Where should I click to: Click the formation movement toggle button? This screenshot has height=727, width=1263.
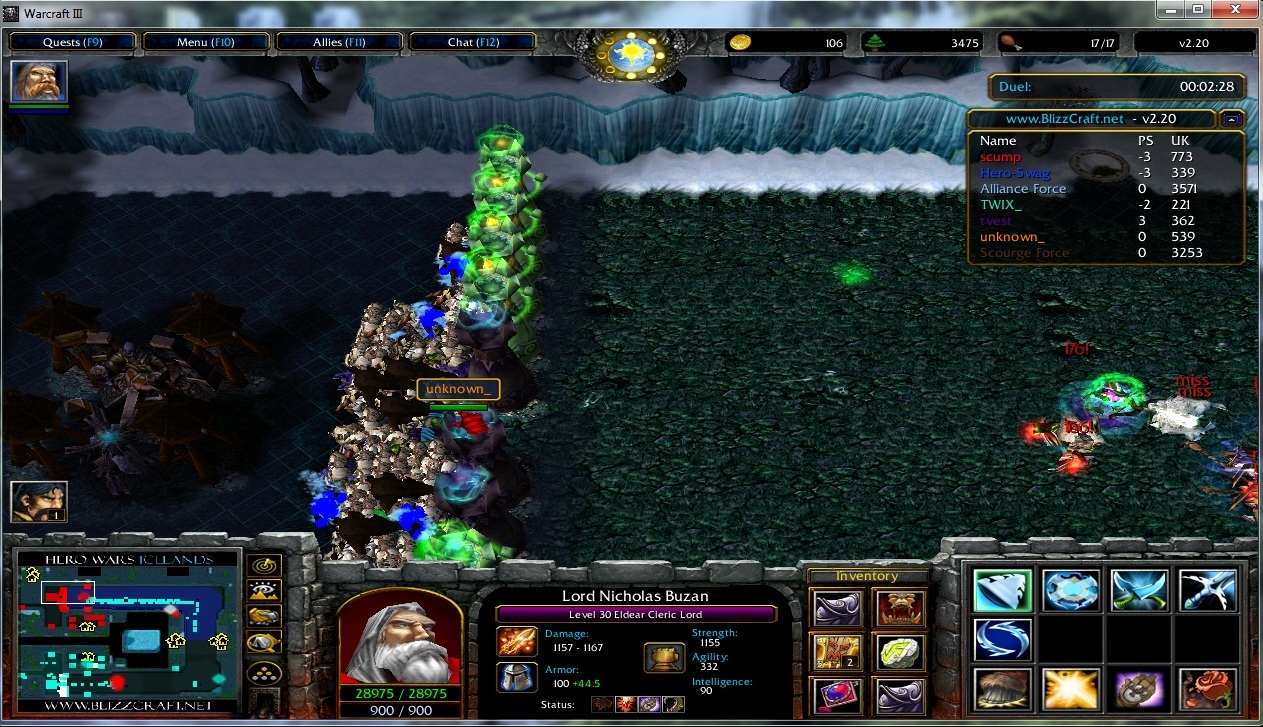click(264, 672)
